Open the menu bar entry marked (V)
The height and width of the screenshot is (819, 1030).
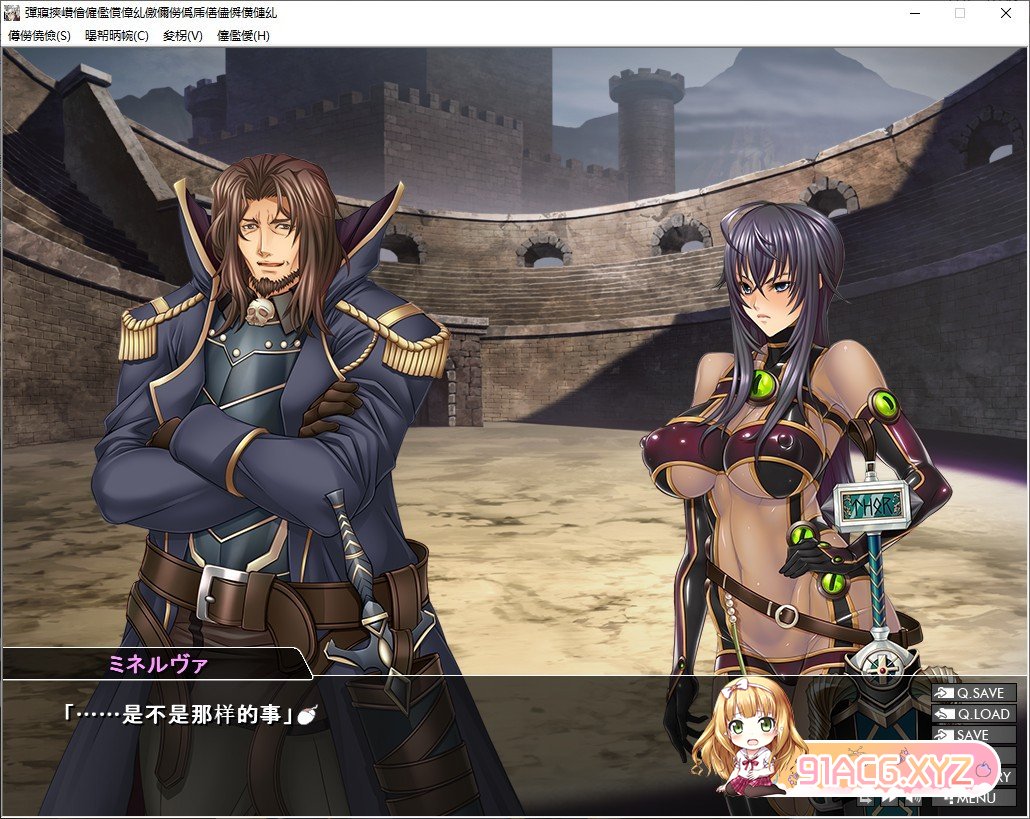[x=183, y=35]
